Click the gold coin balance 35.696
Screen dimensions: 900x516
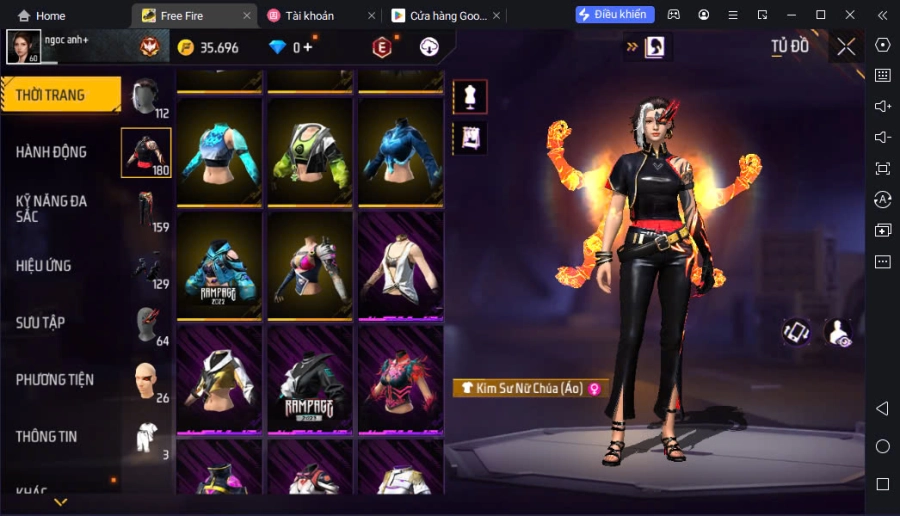tap(208, 48)
